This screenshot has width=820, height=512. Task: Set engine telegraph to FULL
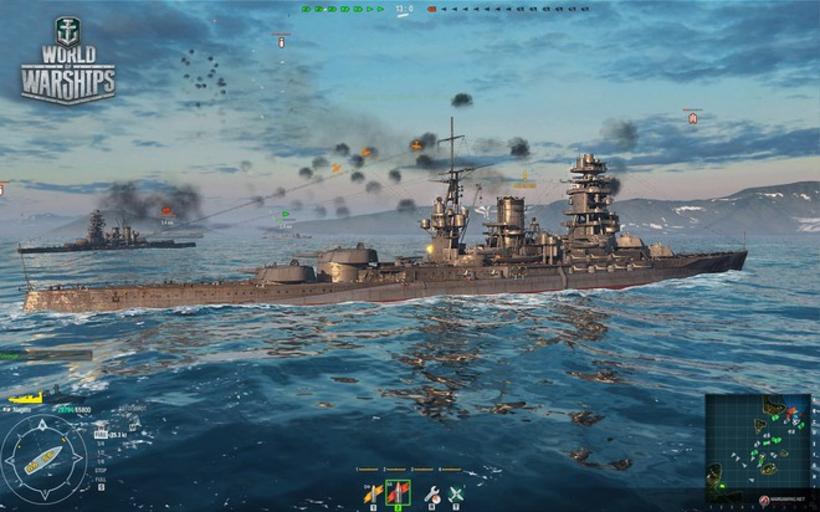(x=100, y=476)
